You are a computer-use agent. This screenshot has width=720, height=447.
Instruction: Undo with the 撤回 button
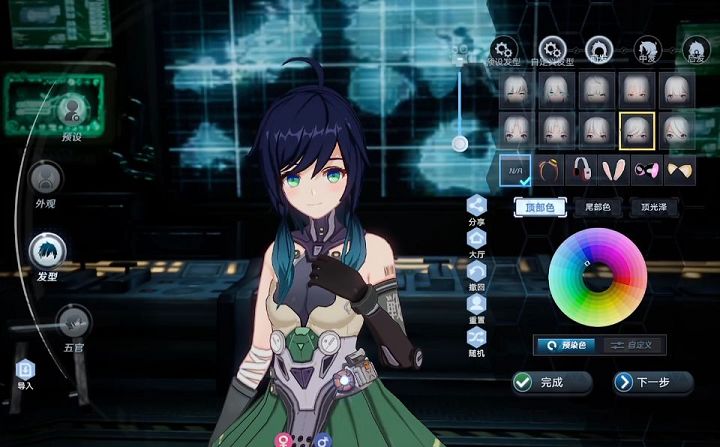476,275
